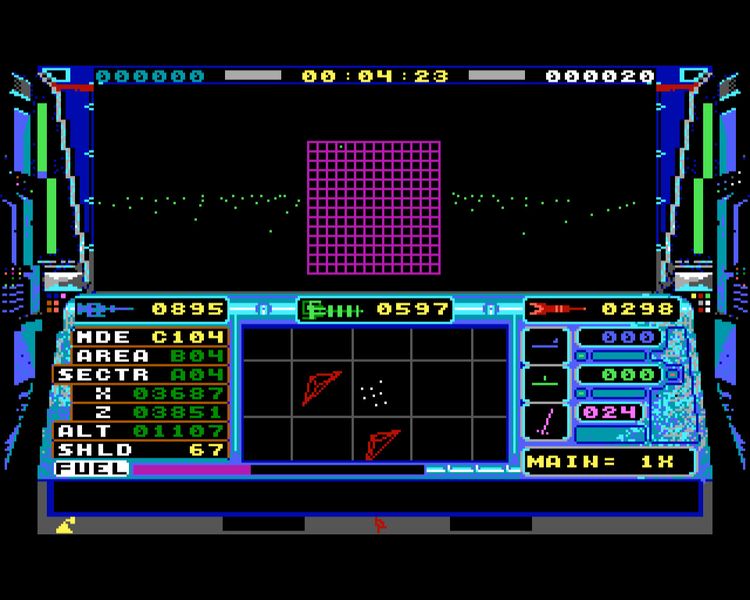Select the green missile weapon icon
Image resolution: width=750 pixels, height=600 pixels.
(x=332, y=310)
